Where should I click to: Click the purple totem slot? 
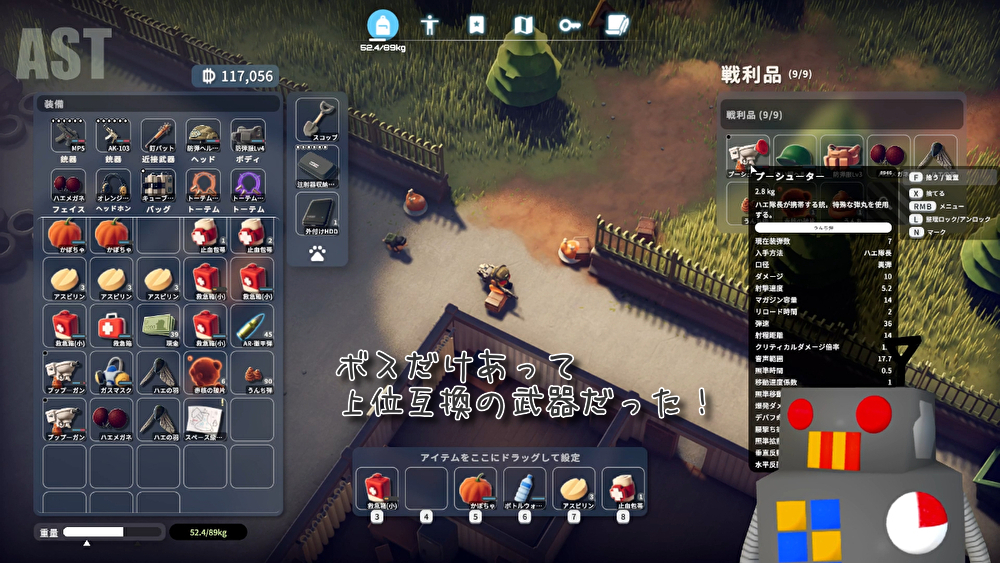click(x=249, y=186)
